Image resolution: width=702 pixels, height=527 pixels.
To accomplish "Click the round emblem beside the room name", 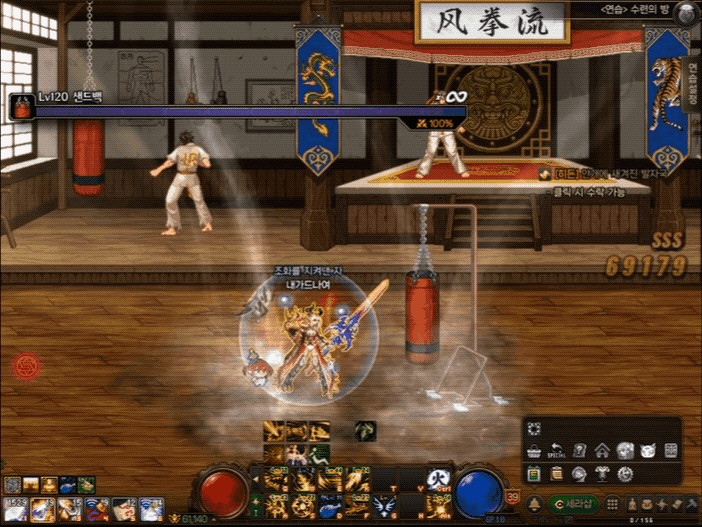I will point(684,13).
